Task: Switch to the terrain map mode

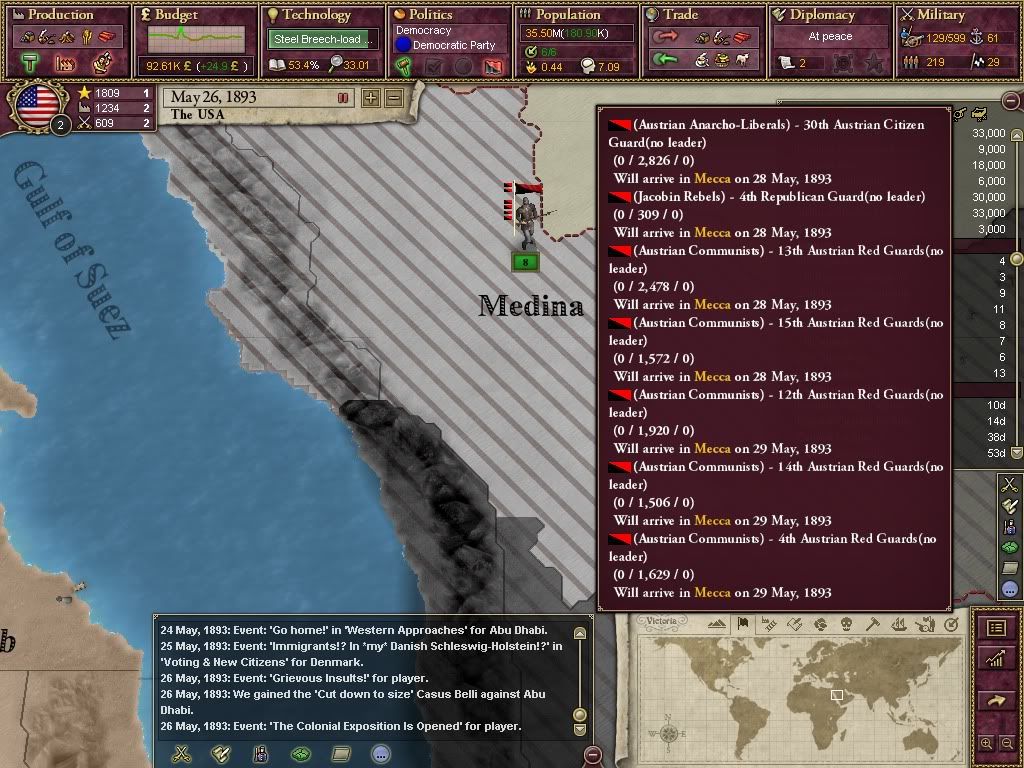Action: click(x=717, y=625)
